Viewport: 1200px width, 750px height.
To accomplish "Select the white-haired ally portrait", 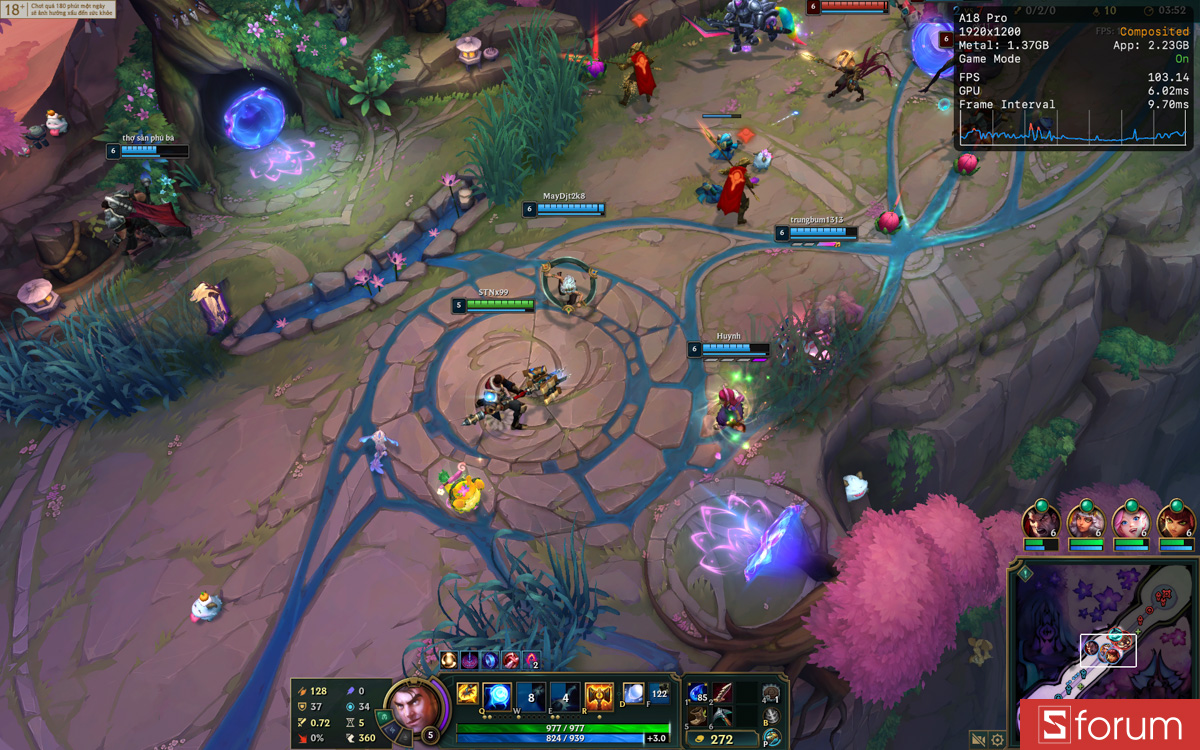I will tap(1085, 521).
